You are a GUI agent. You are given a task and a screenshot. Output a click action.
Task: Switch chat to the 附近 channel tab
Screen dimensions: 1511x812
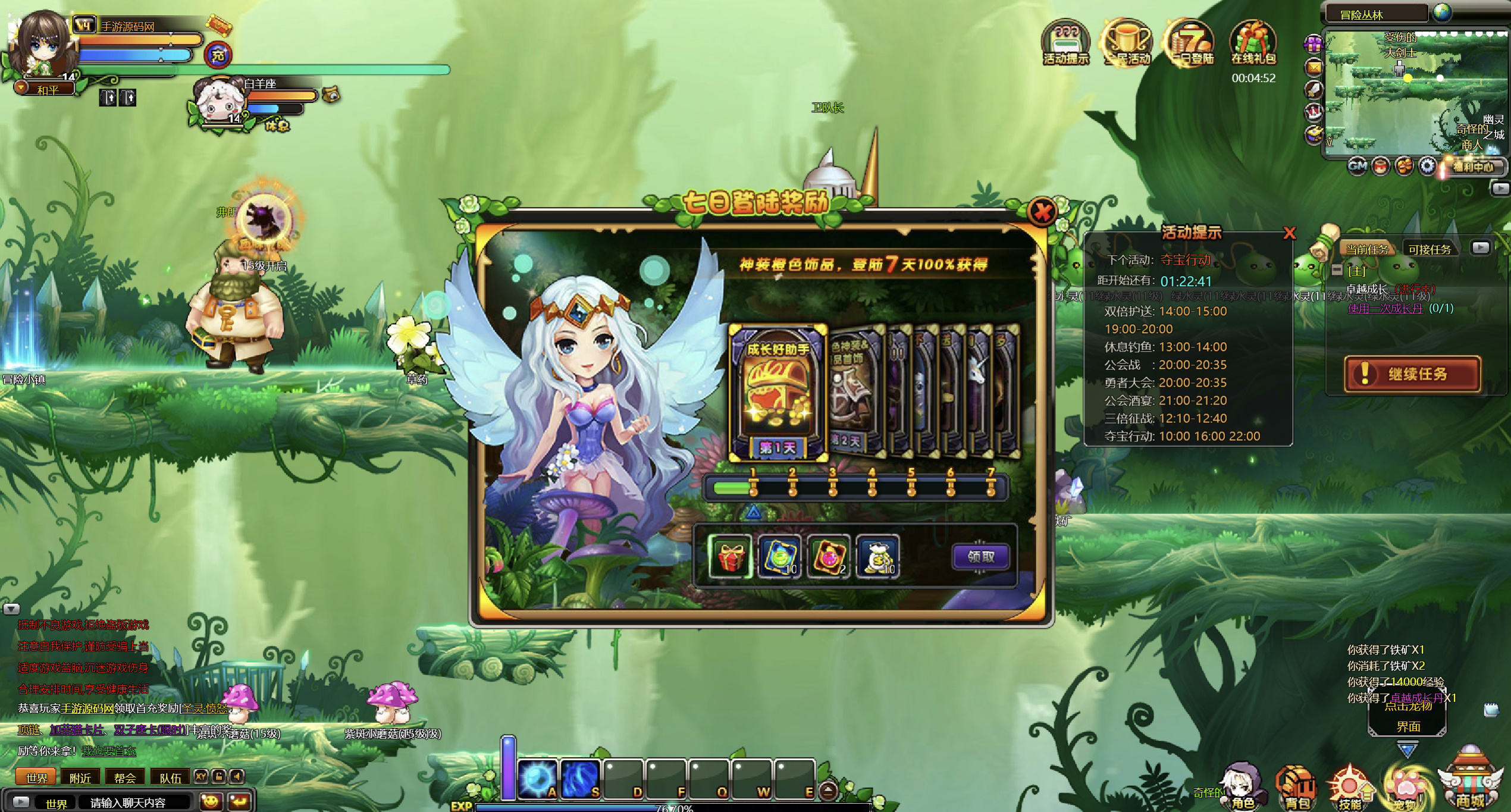80,777
